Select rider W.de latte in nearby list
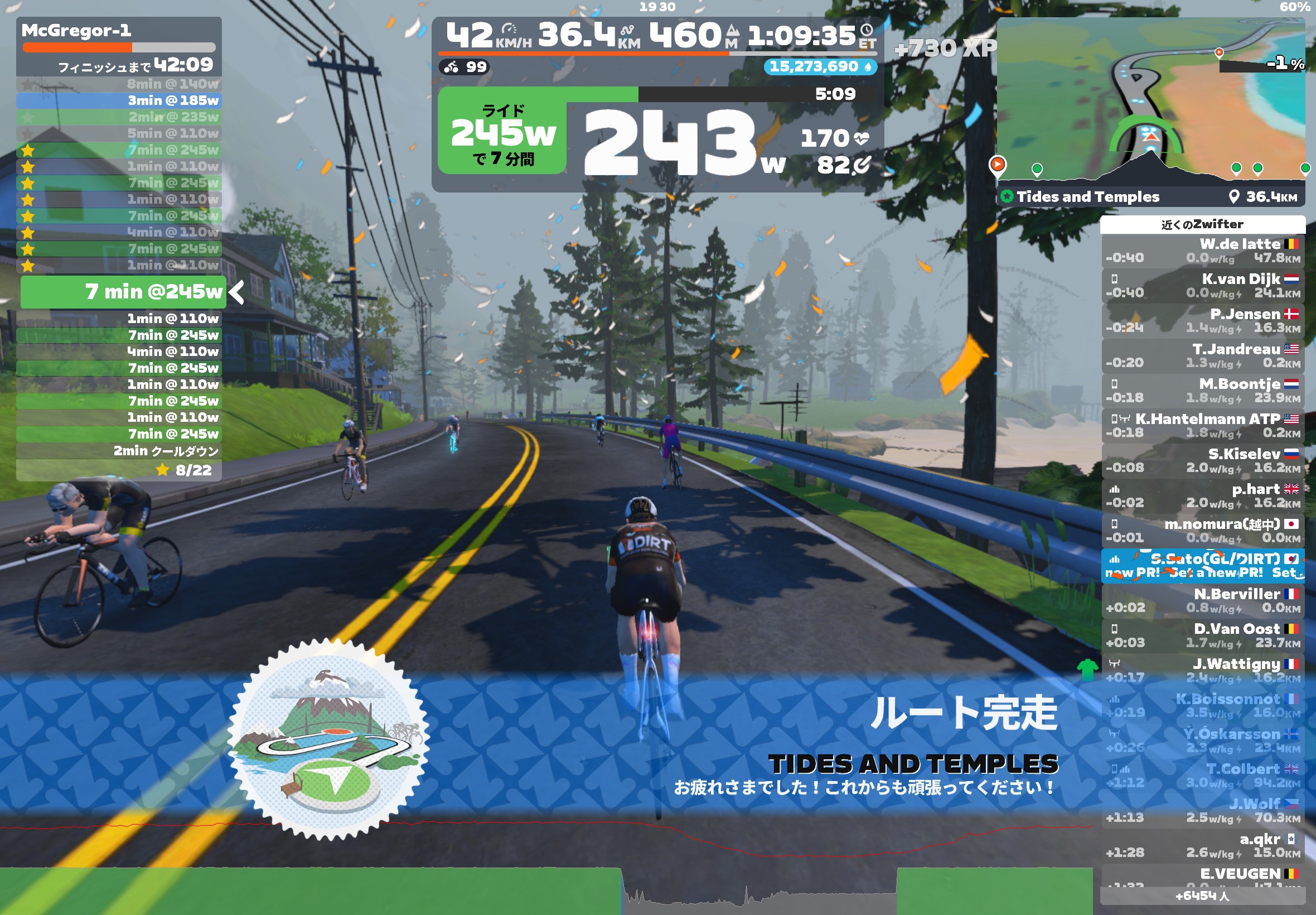This screenshot has height=915, width=1316. 1202,251
